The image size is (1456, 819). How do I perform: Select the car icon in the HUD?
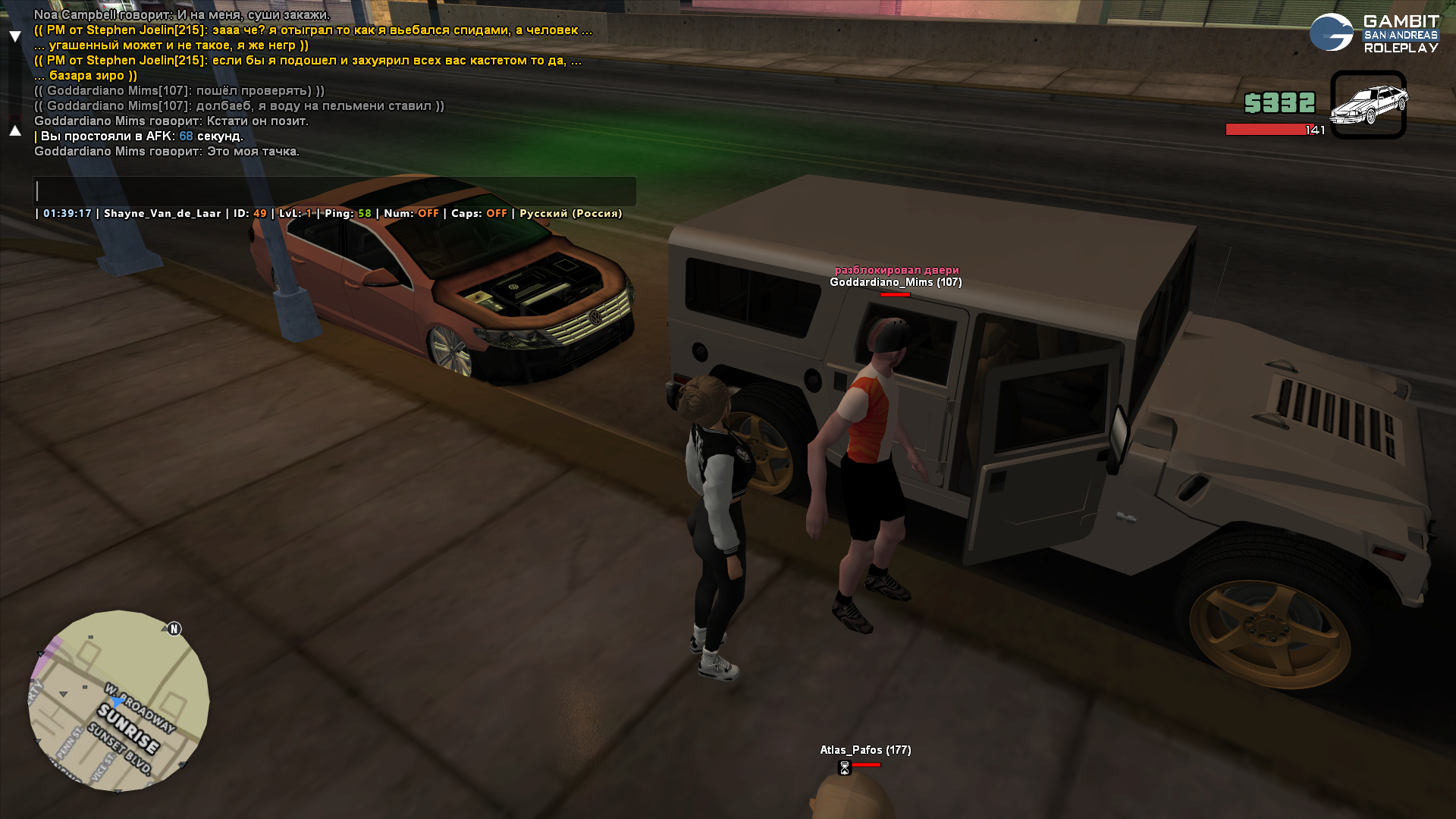[x=1368, y=105]
